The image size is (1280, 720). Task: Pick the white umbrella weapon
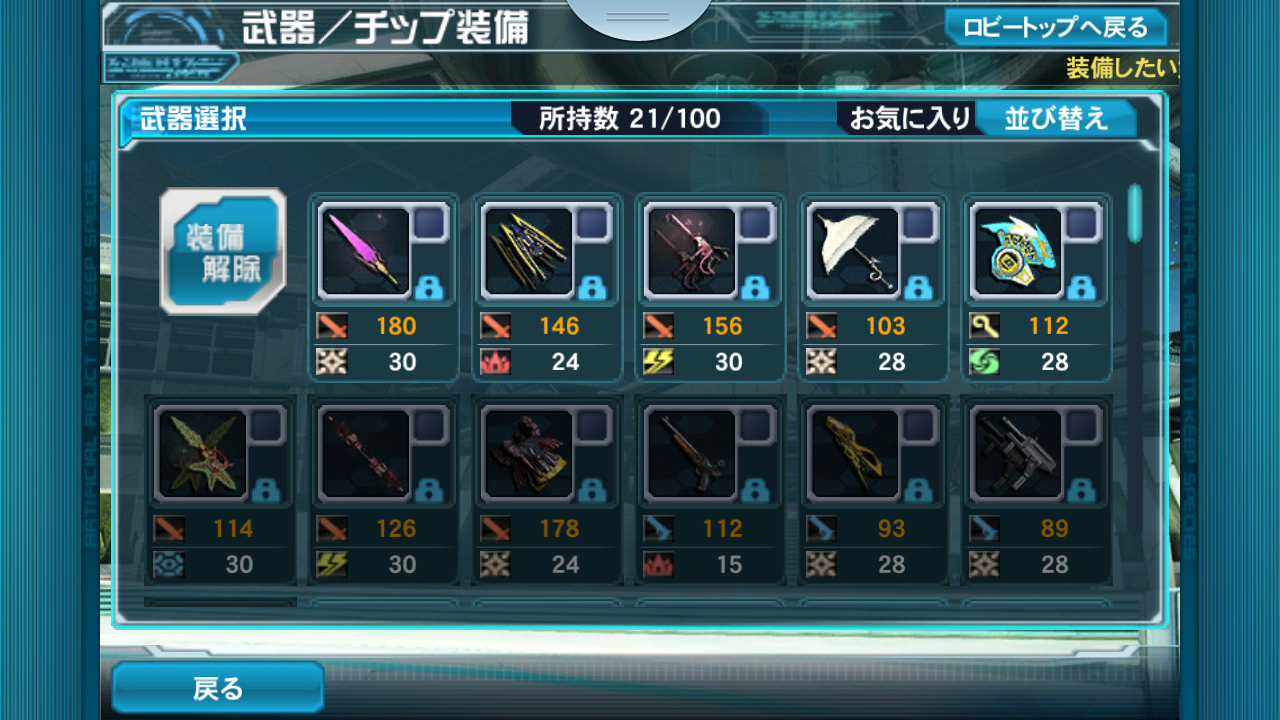855,253
